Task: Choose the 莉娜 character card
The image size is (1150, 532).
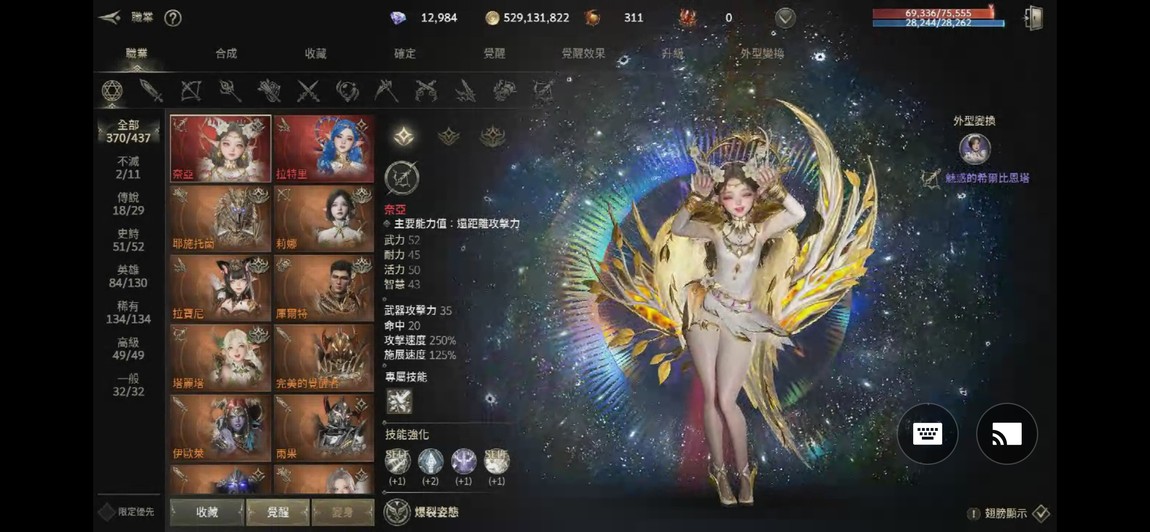Action: point(323,218)
